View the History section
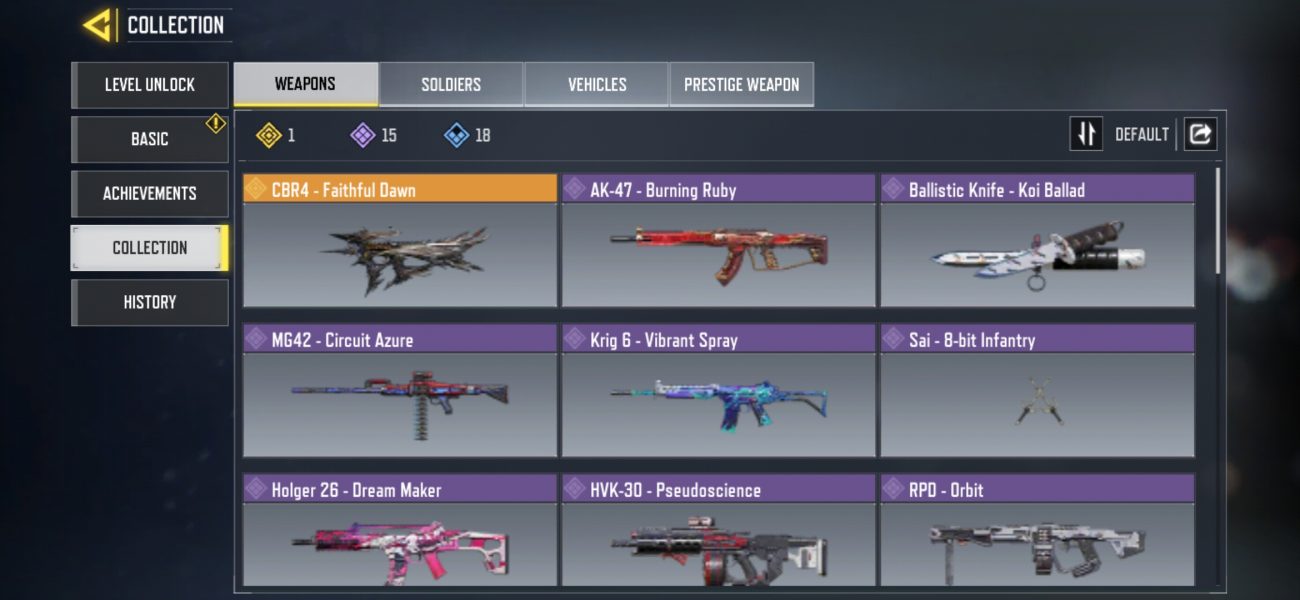1300x600 pixels. pos(150,302)
